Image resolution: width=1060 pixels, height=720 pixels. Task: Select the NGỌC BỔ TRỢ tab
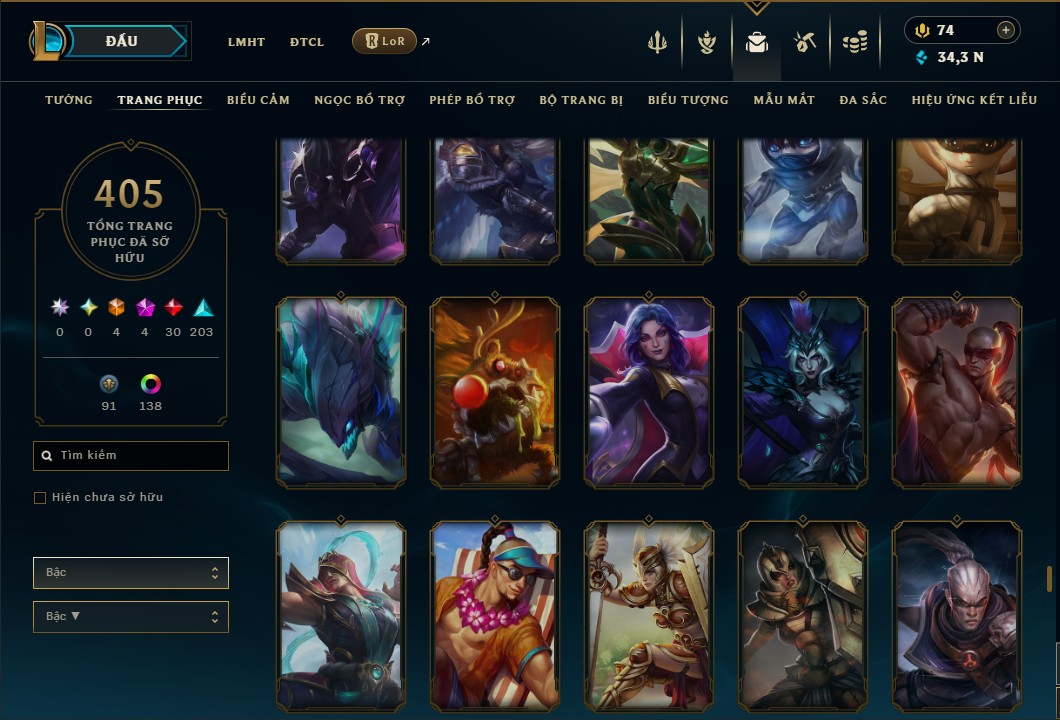tap(359, 100)
